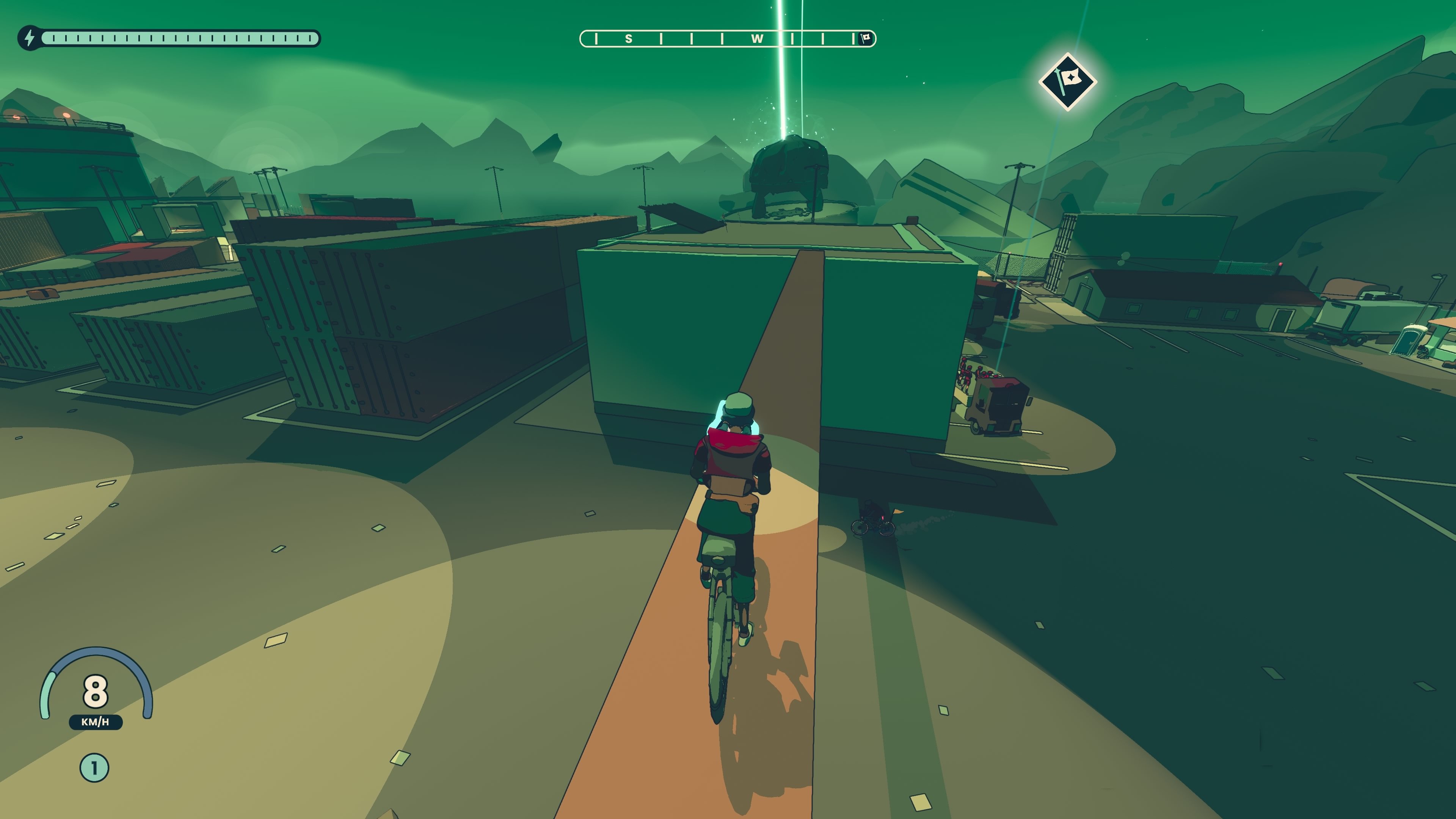Image resolution: width=1456 pixels, height=819 pixels.
Task: Select the diamond flag waypoint marker
Action: 1068,82
